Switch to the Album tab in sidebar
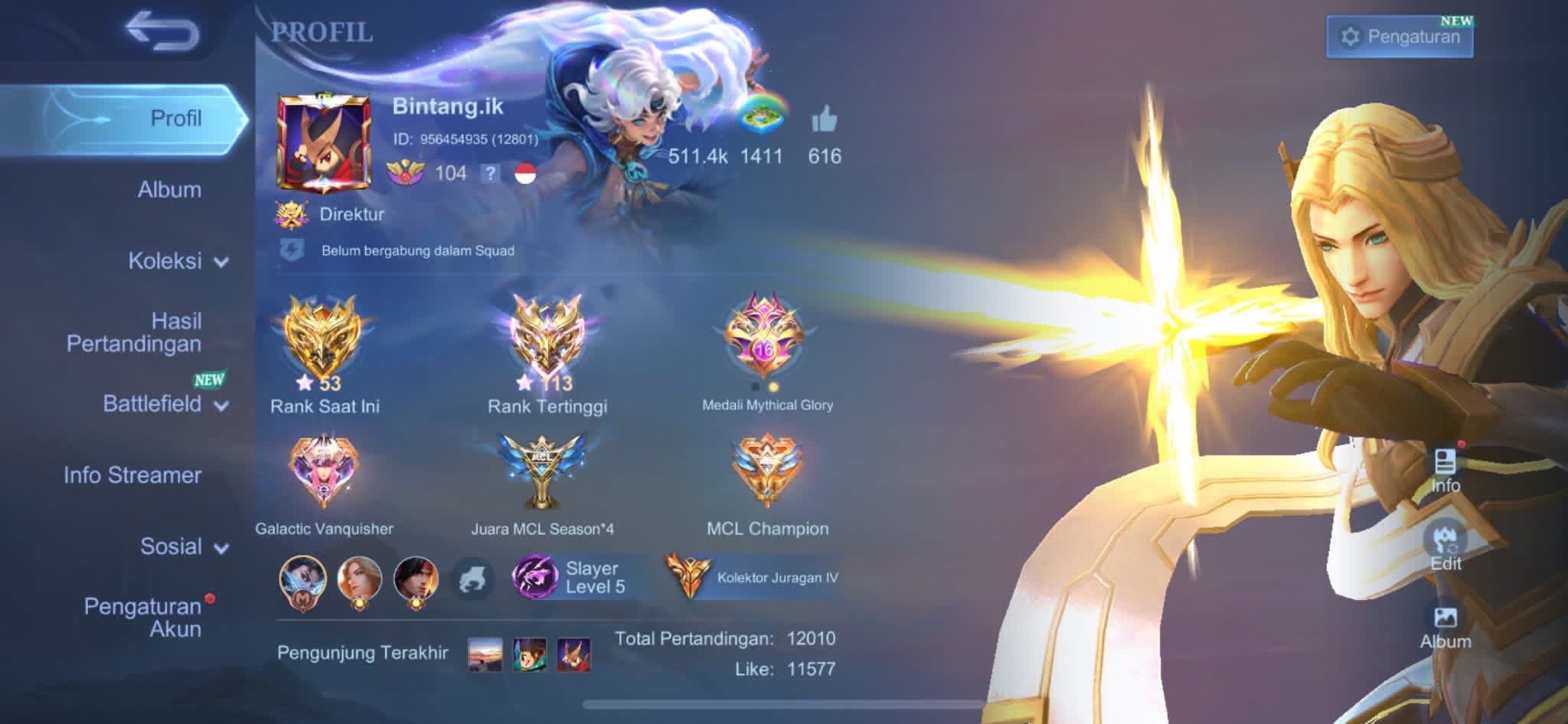The width and height of the screenshot is (1568, 724). tap(169, 190)
